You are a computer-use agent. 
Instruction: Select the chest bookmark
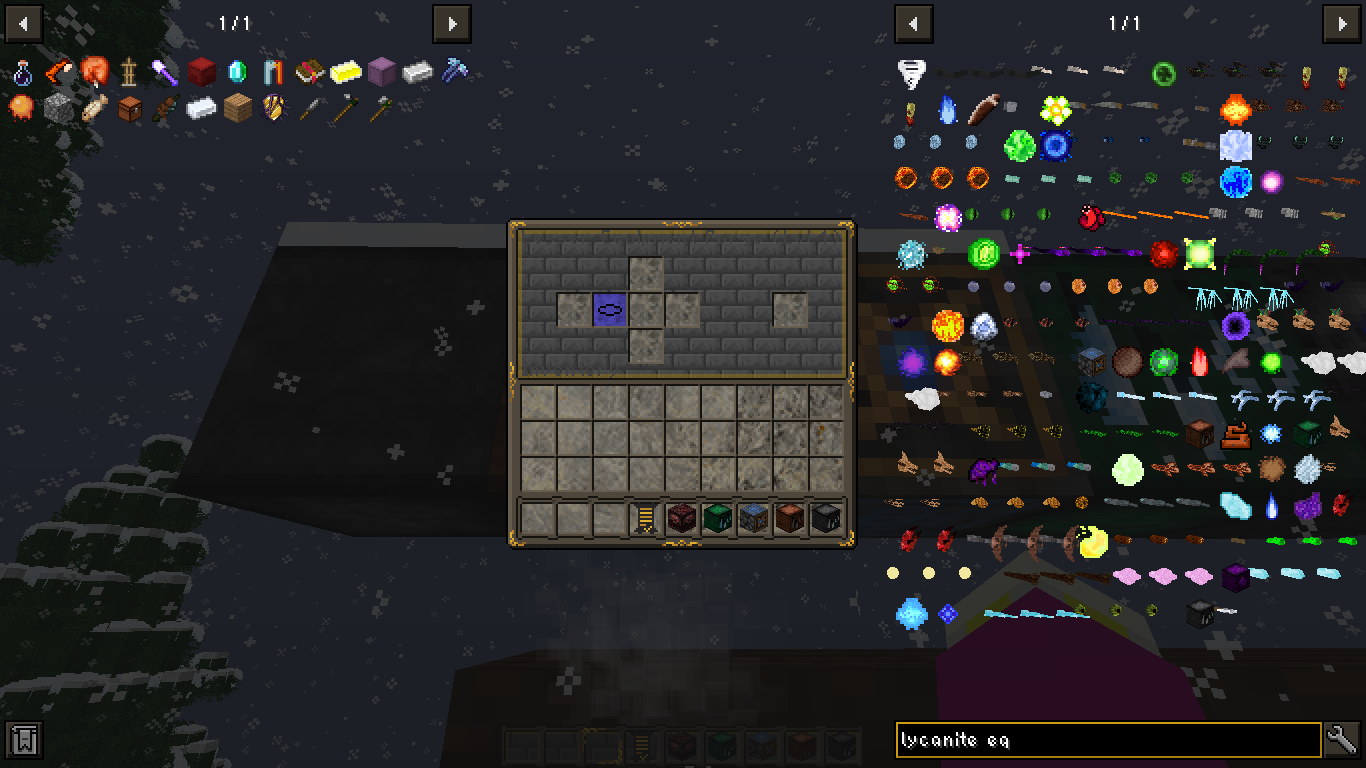128,109
